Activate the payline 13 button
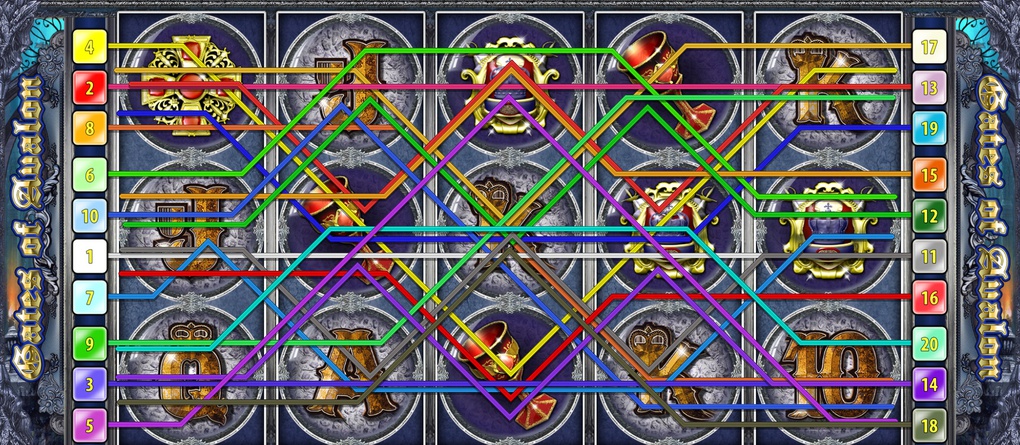 coord(929,89)
